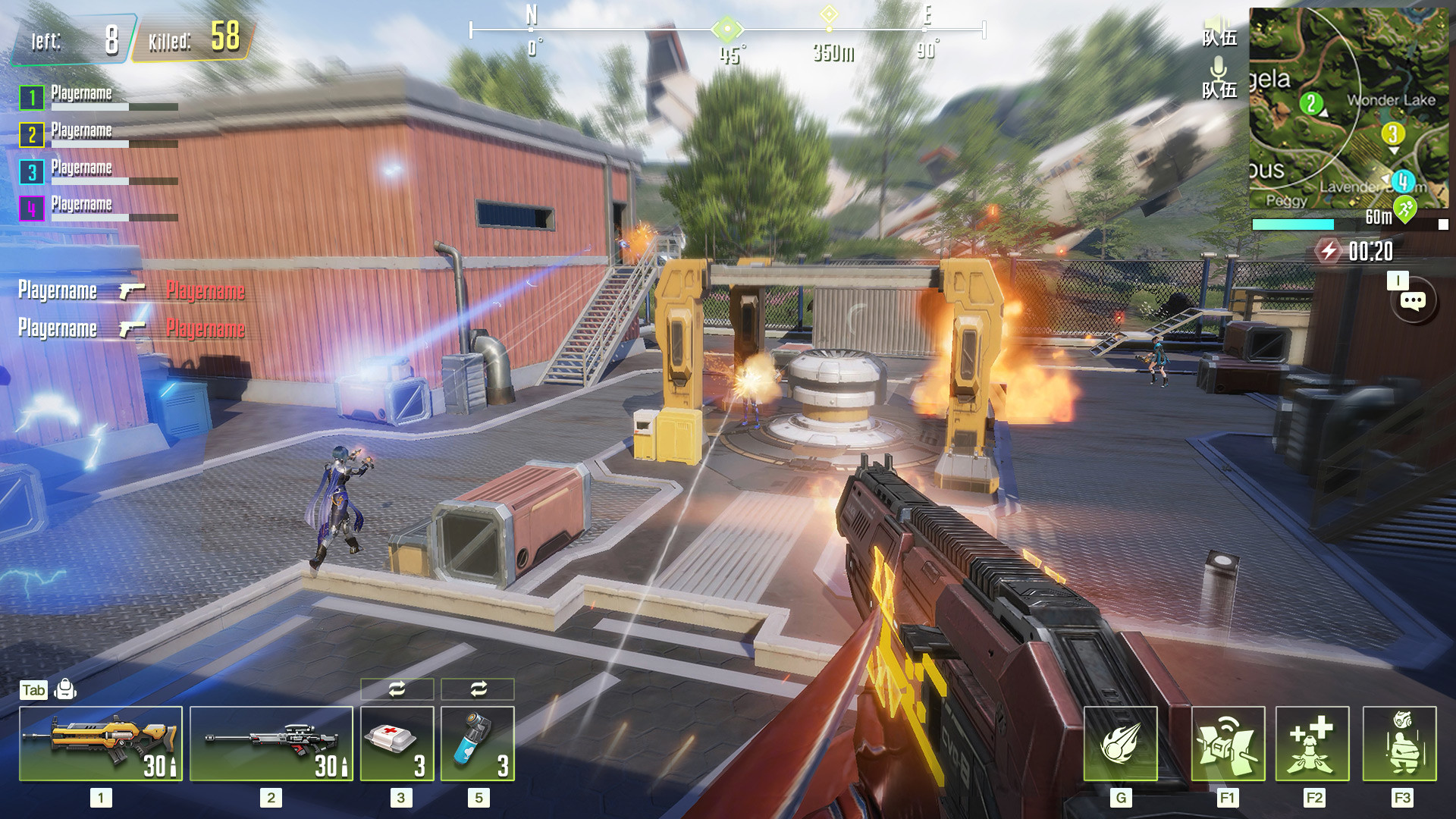Select the yellow assault rifle weapon slot

click(x=101, y=743)
